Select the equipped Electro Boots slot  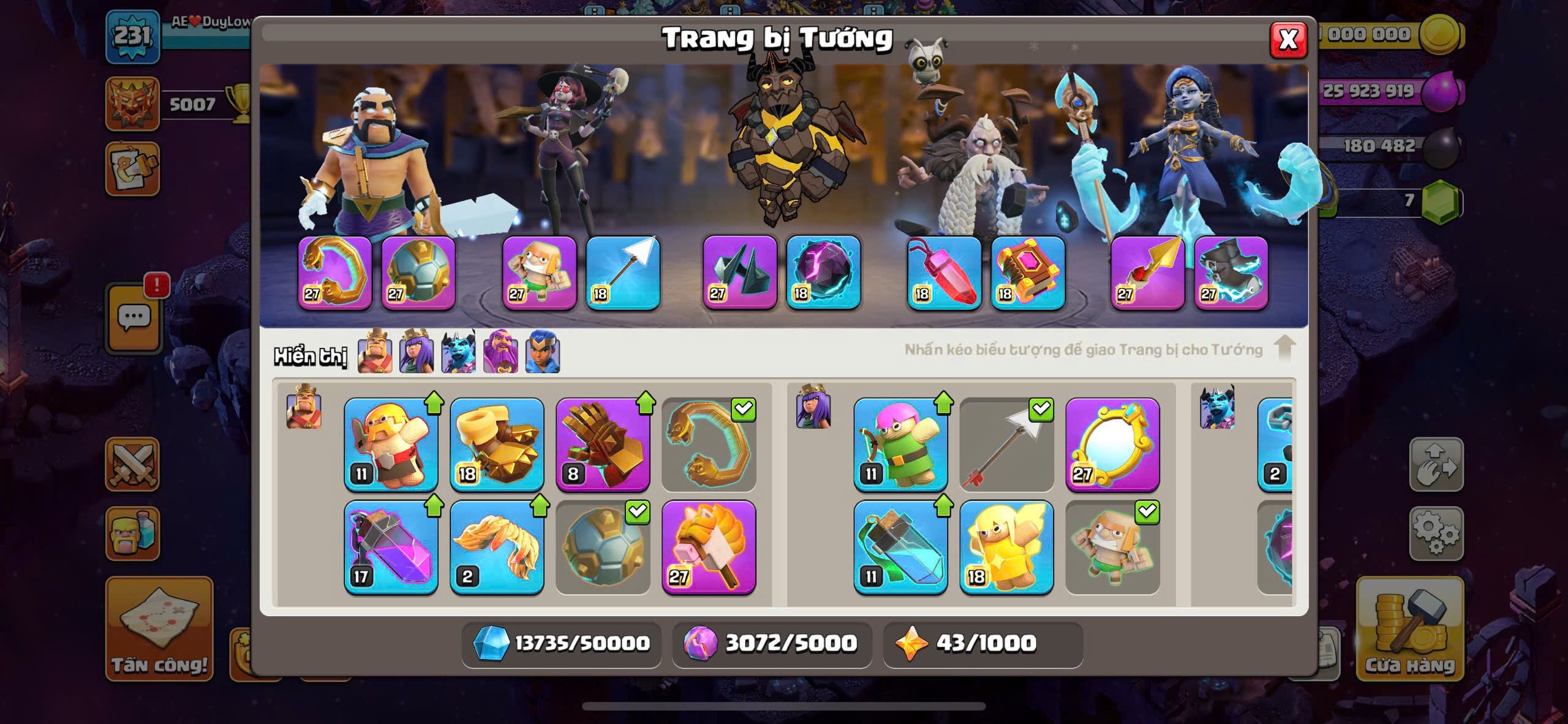coord(1231,273)
